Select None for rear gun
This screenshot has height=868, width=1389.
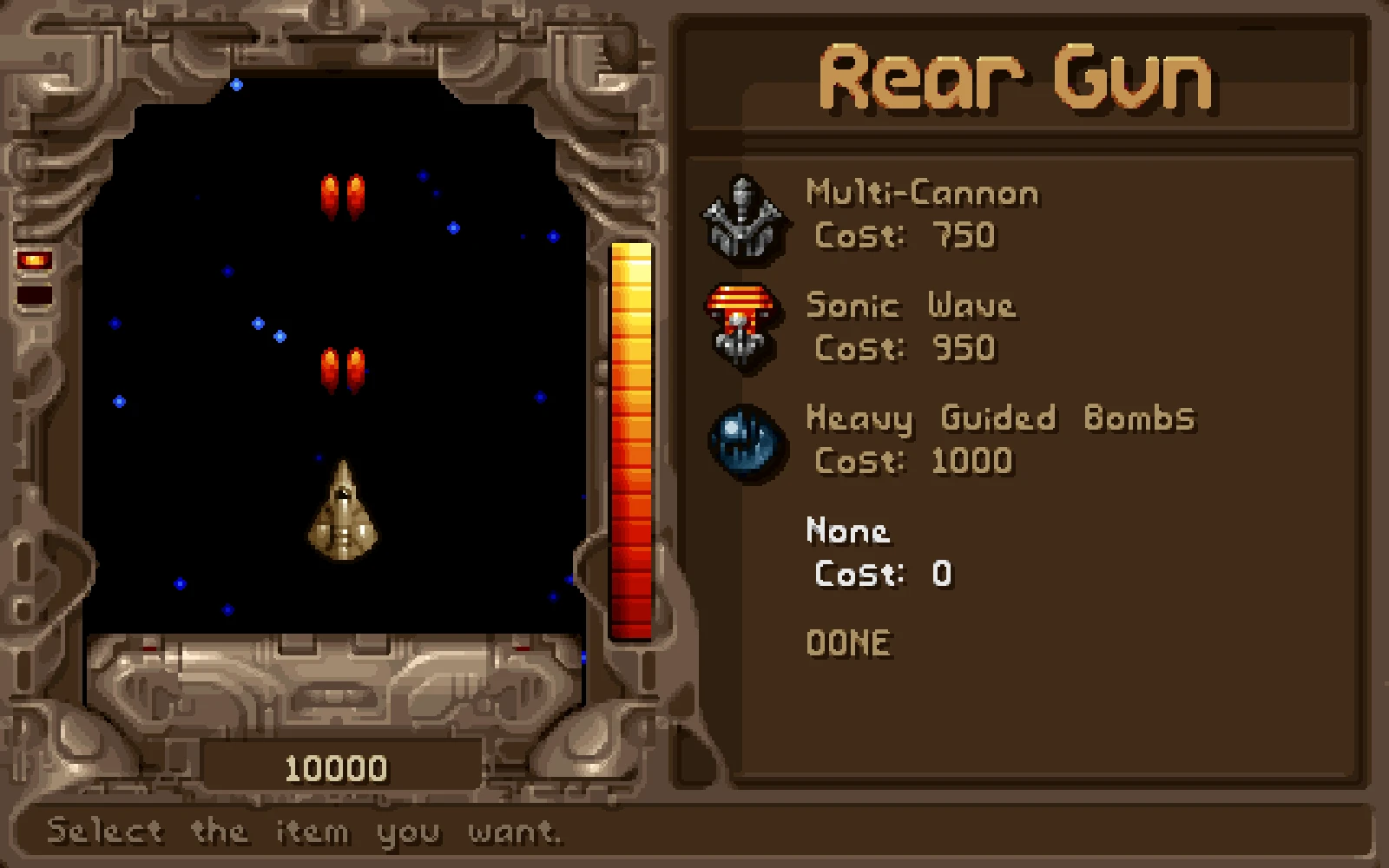click(847, 531)
